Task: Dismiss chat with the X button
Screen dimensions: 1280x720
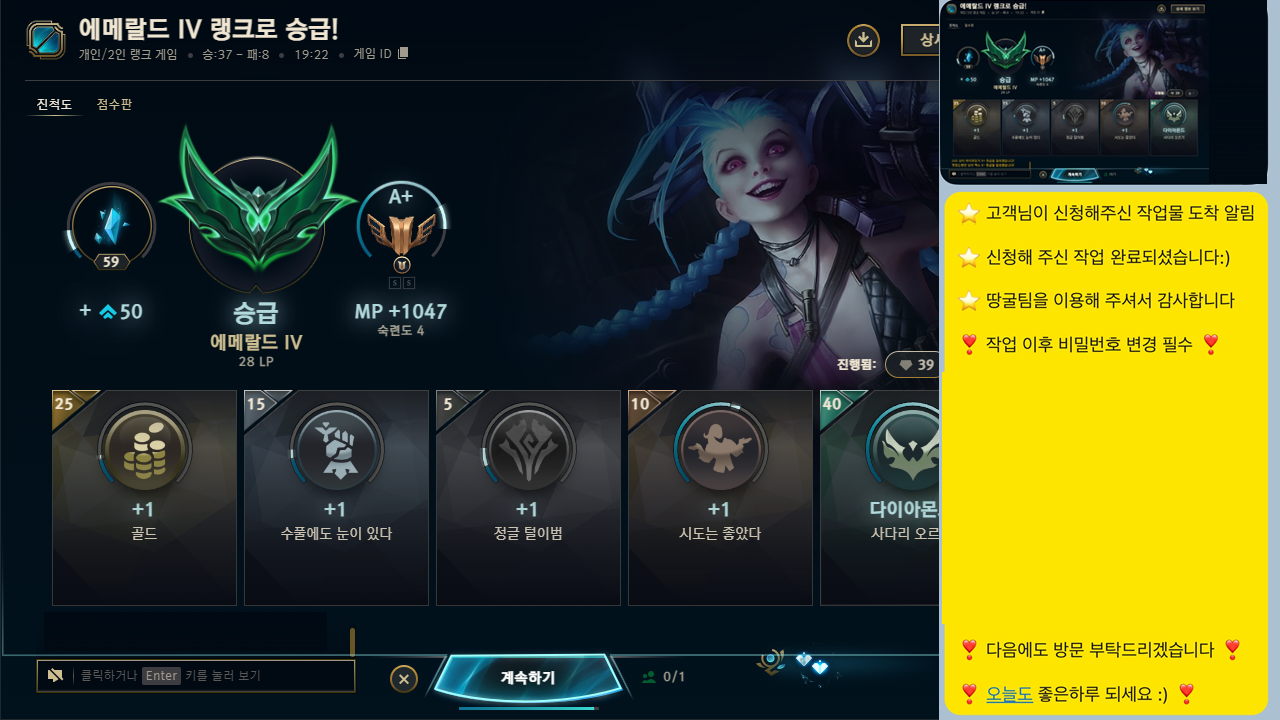Action: [404, 678]
